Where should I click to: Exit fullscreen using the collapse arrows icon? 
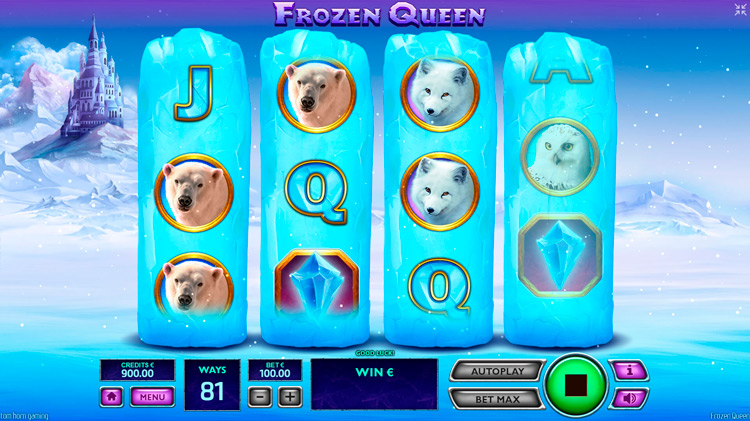tap(739, 9)
